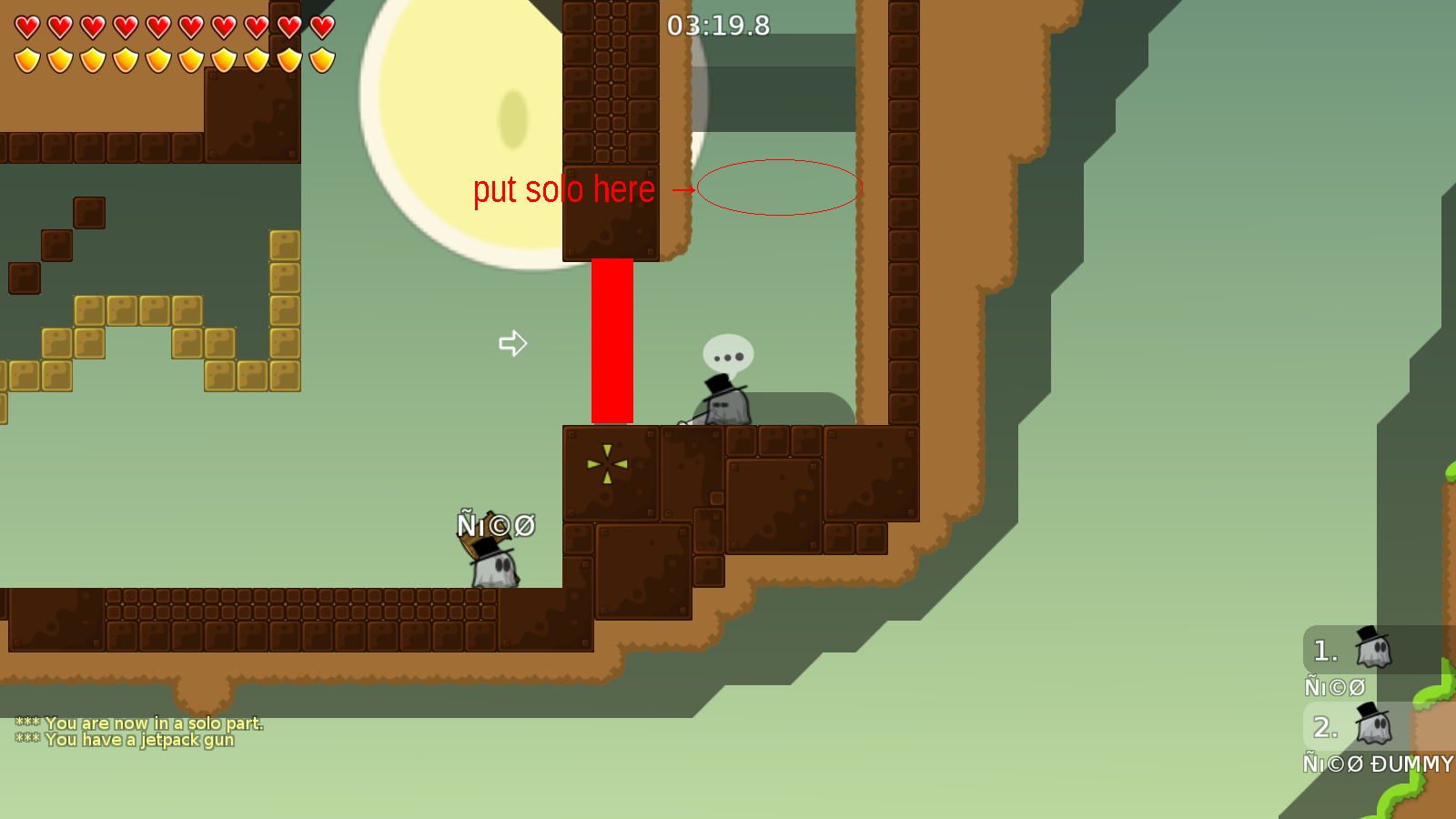Click the first yellow armor shield icon
The width and height of the screenshot is (1456, 819).
[26, 57]
